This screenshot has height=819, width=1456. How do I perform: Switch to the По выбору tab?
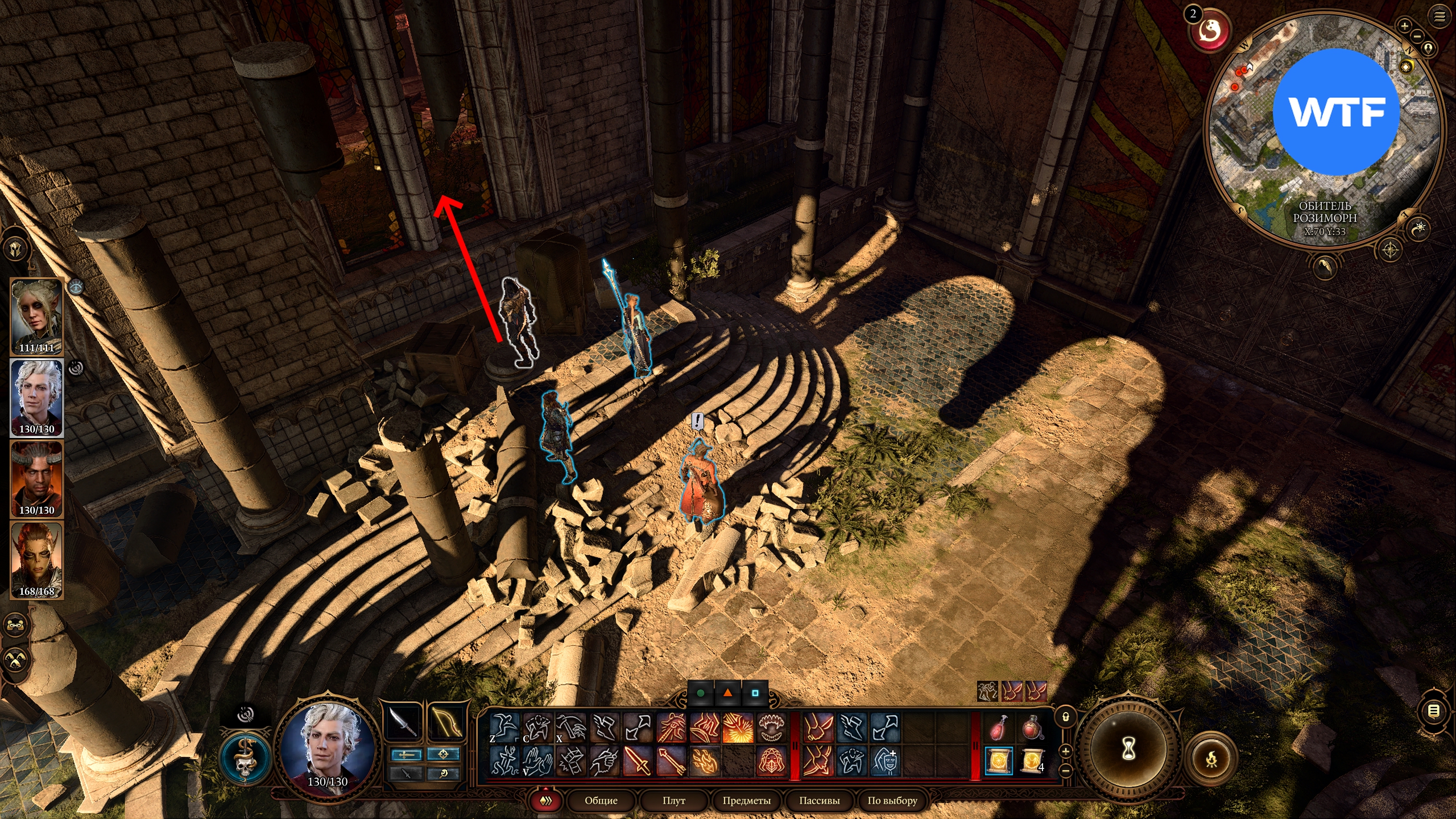tap(892, 800)
